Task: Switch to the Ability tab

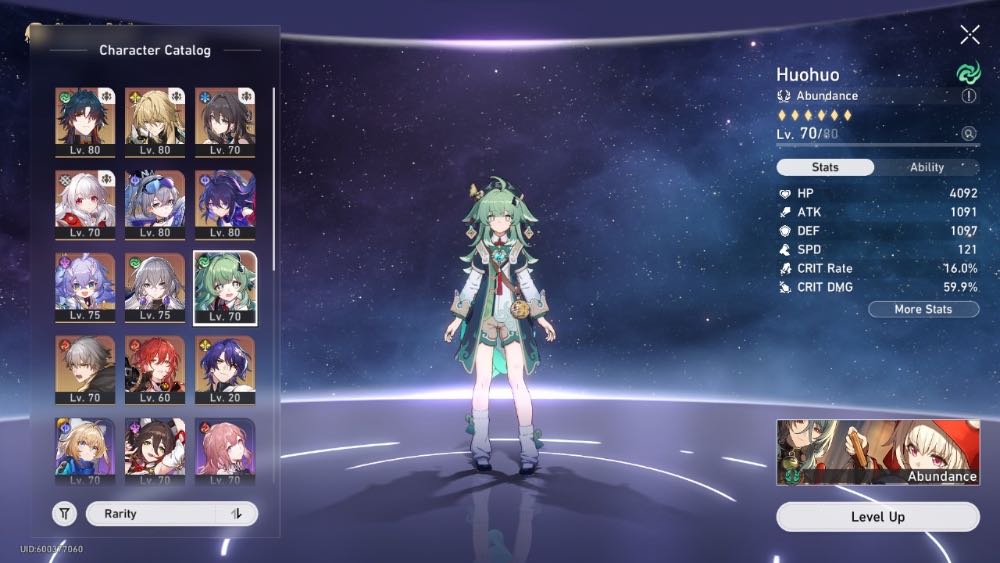Action: [x=926, y=168]
